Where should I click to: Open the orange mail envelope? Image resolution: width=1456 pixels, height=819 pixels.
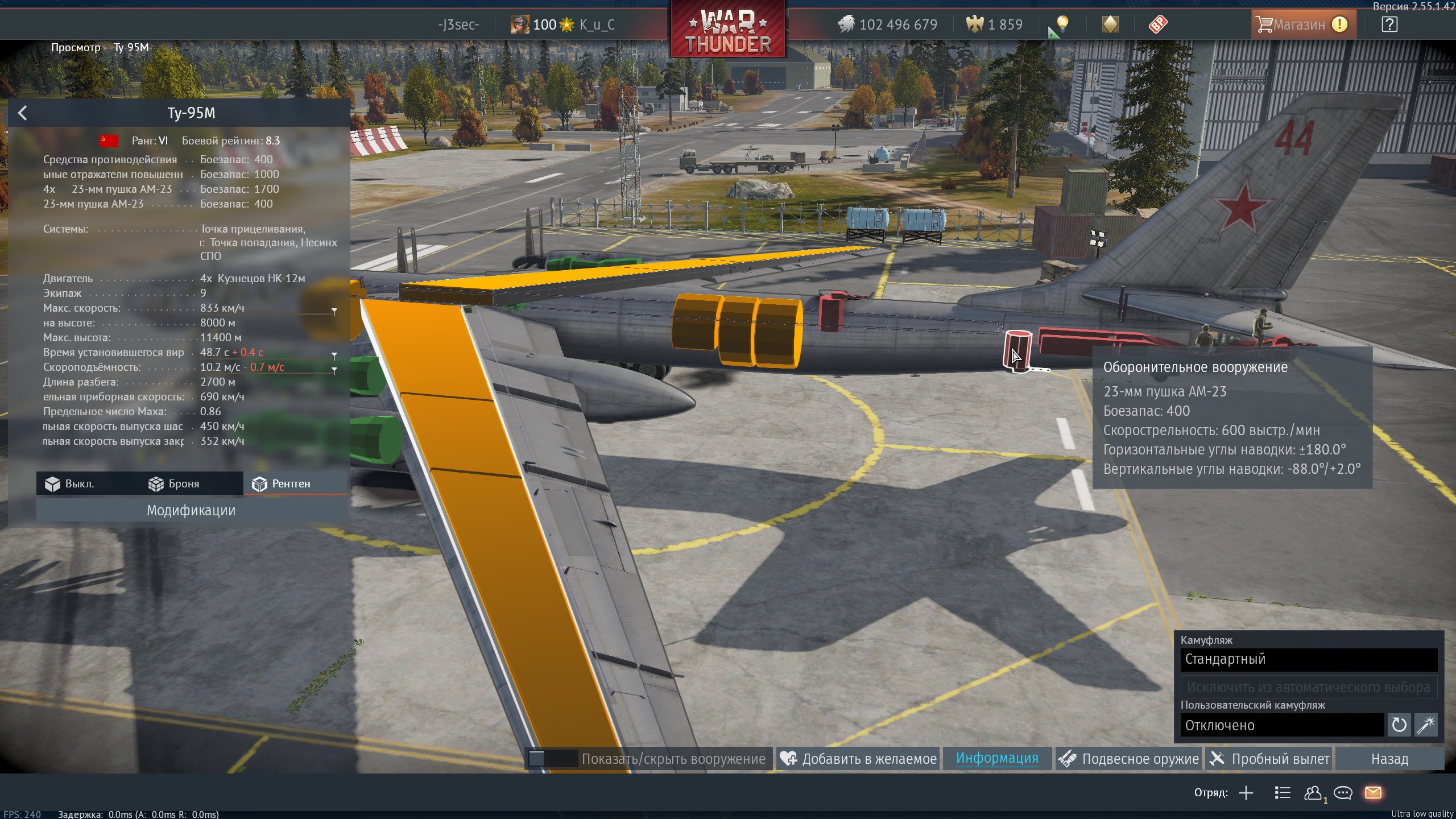tap(1373, 793)
